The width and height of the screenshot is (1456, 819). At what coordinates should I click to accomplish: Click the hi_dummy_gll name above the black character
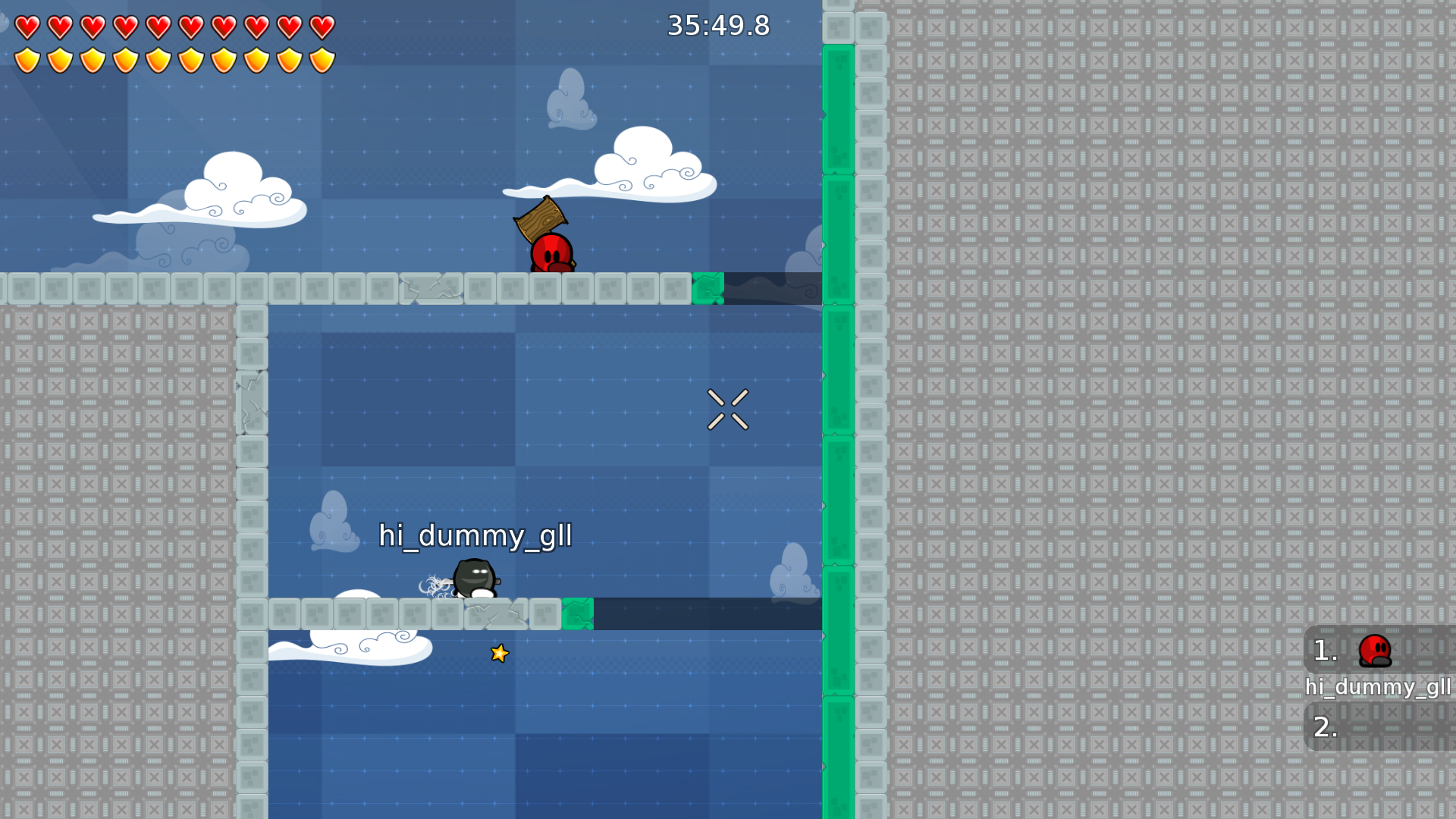[x=475, y=536]
